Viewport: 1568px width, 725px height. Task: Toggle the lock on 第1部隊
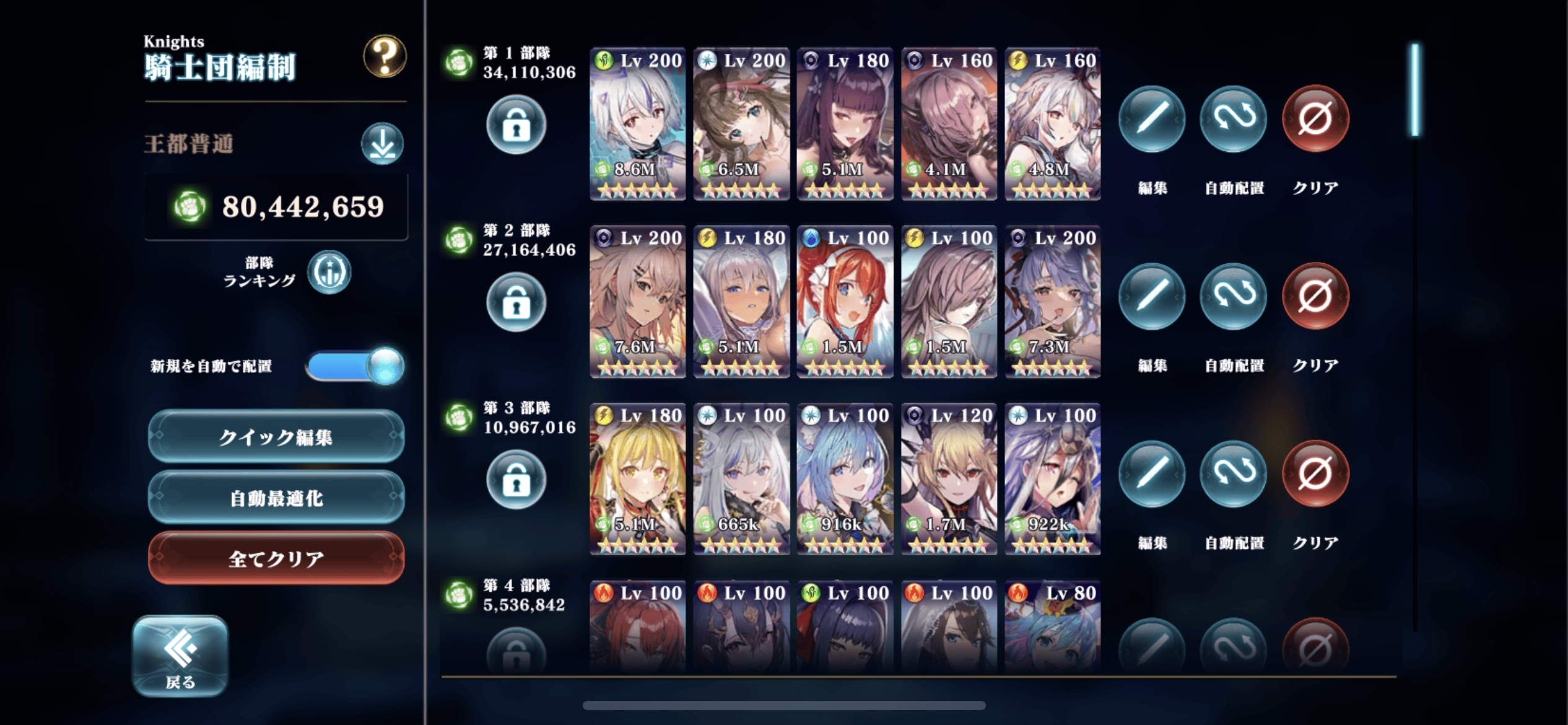tap(516, 125)
